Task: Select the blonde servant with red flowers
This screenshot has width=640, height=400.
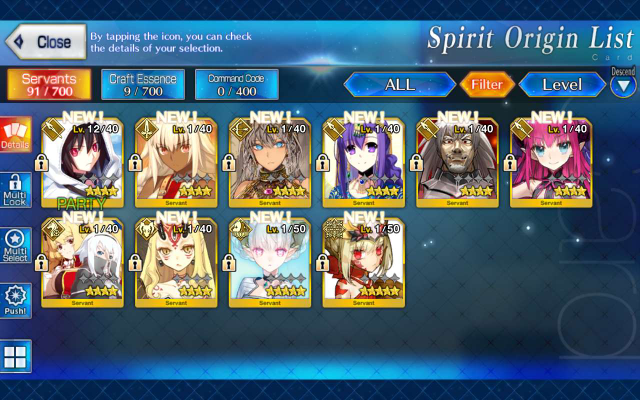Action: 363,260
